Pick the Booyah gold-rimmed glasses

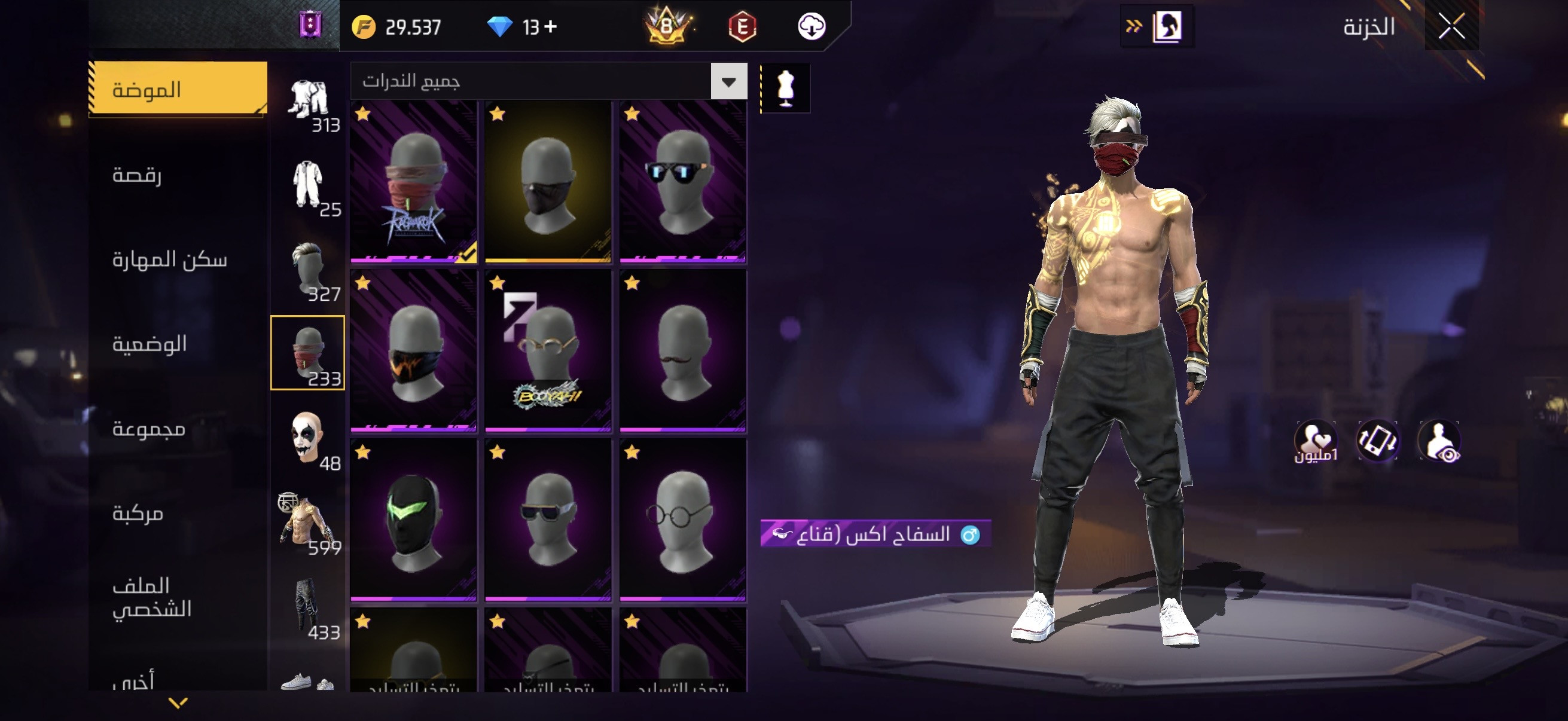pos(548,351)
